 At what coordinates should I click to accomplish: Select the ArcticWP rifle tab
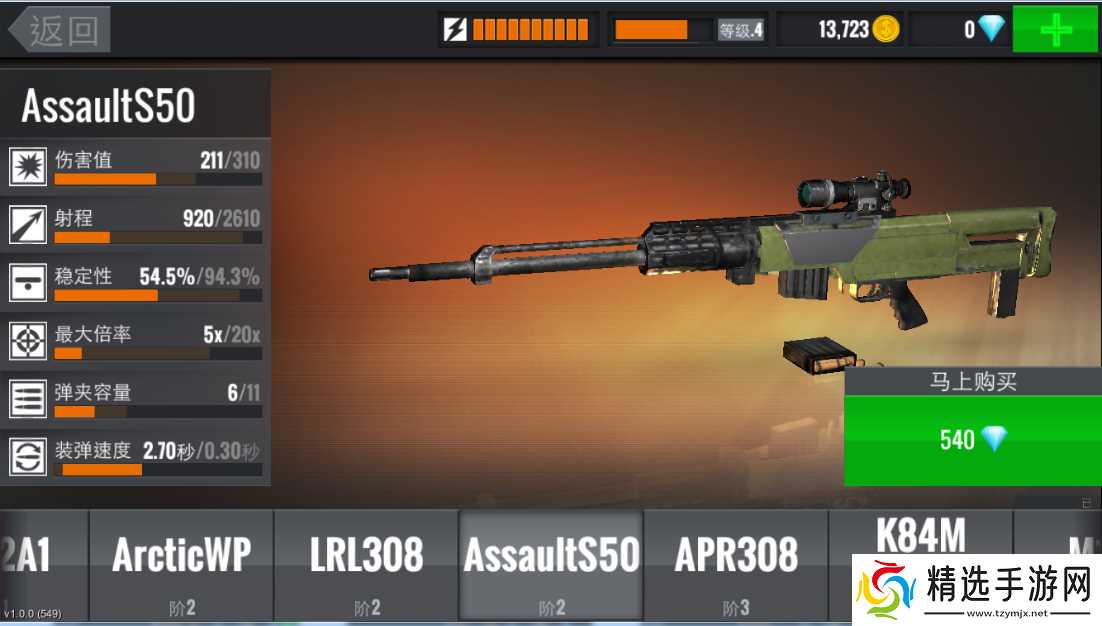181,564
